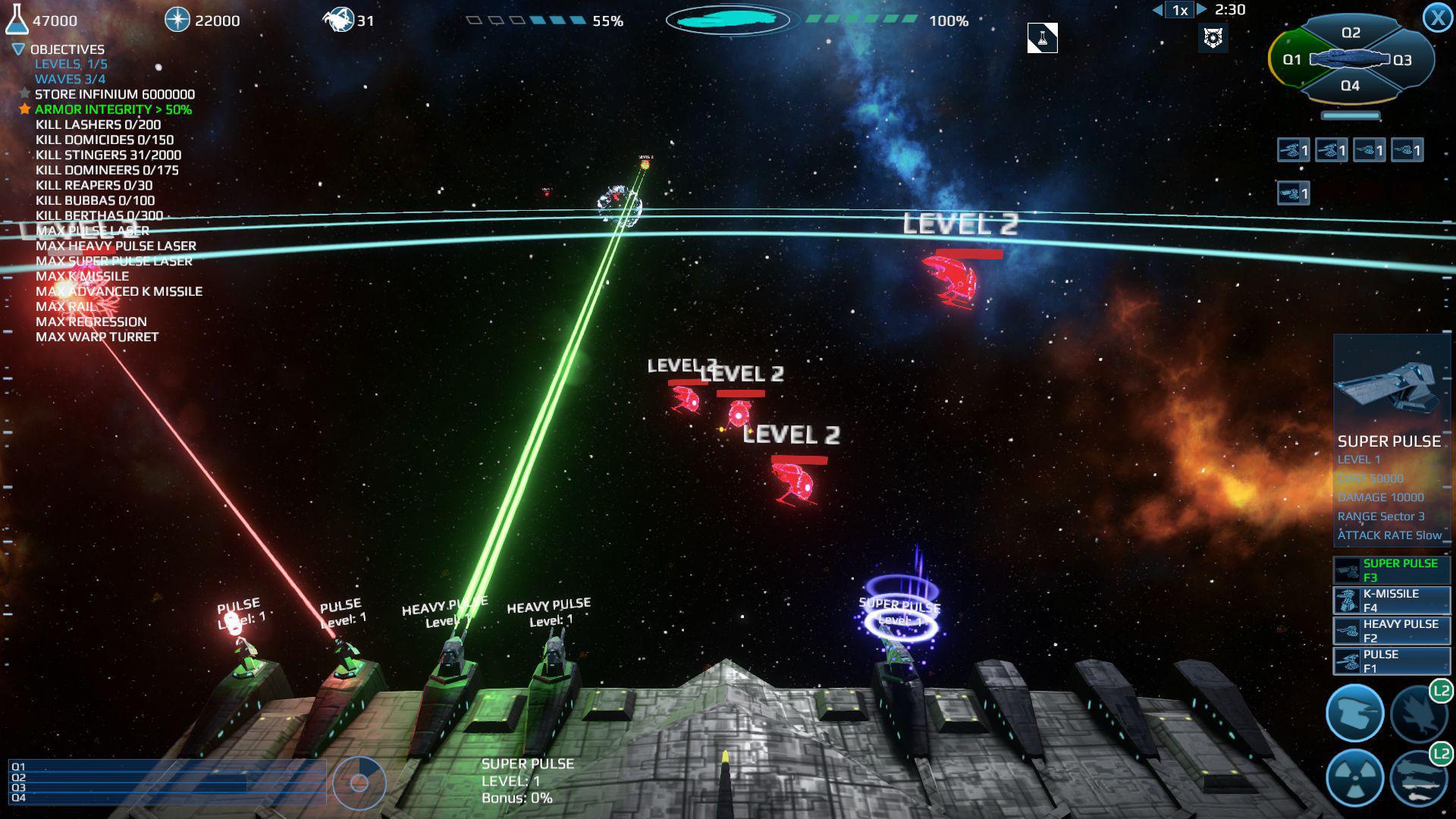The height and width of the screenshot is (819, 1456).
Task: Select the first stored turret icon with count 1
Action: pyautogui.click(x=1294, y=150)
